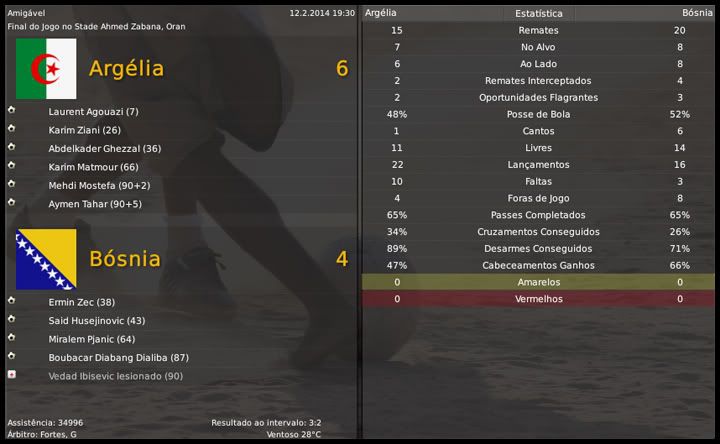Open the Argélia team name link
Viewport: 720px width, 444px height.
pos(126,69)
